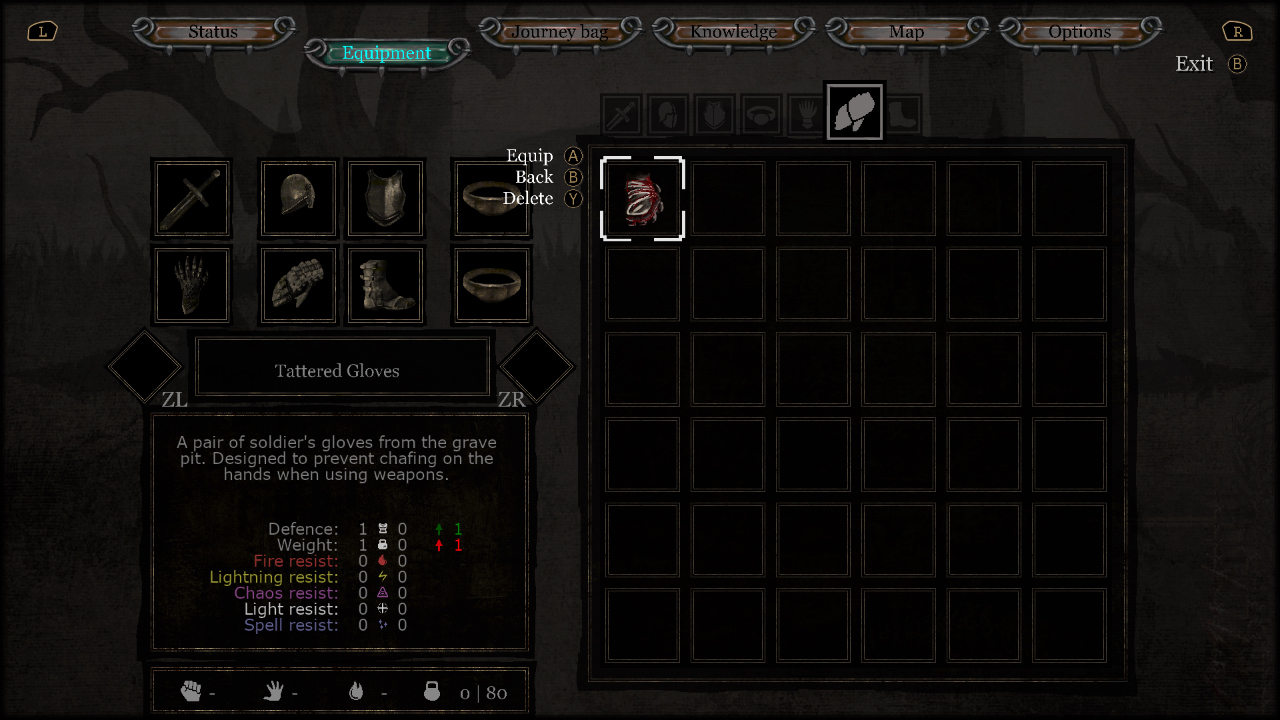Open the Status tab

[213, 32]
